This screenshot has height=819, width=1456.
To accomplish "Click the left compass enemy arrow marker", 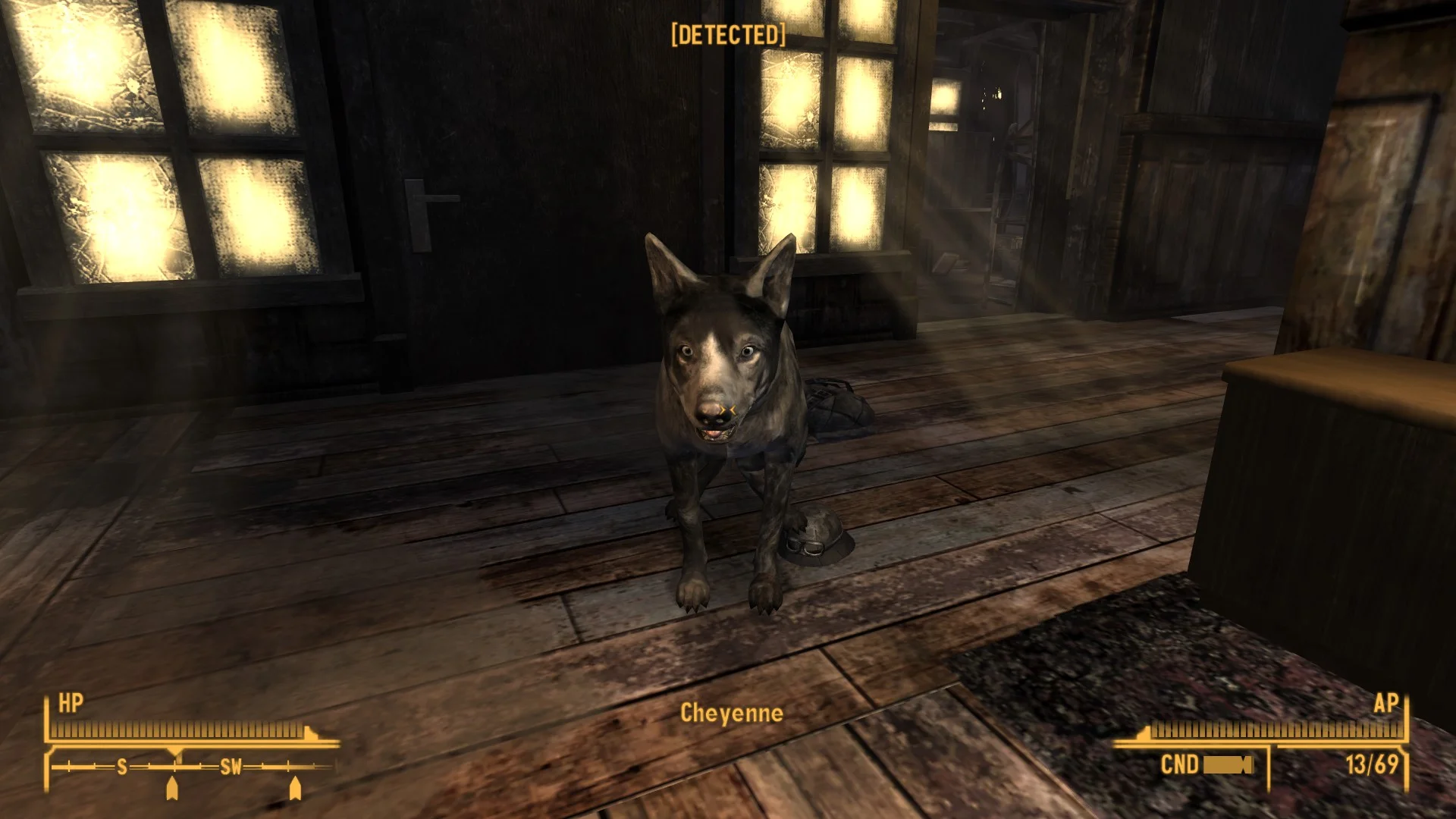I will point(172,789).
